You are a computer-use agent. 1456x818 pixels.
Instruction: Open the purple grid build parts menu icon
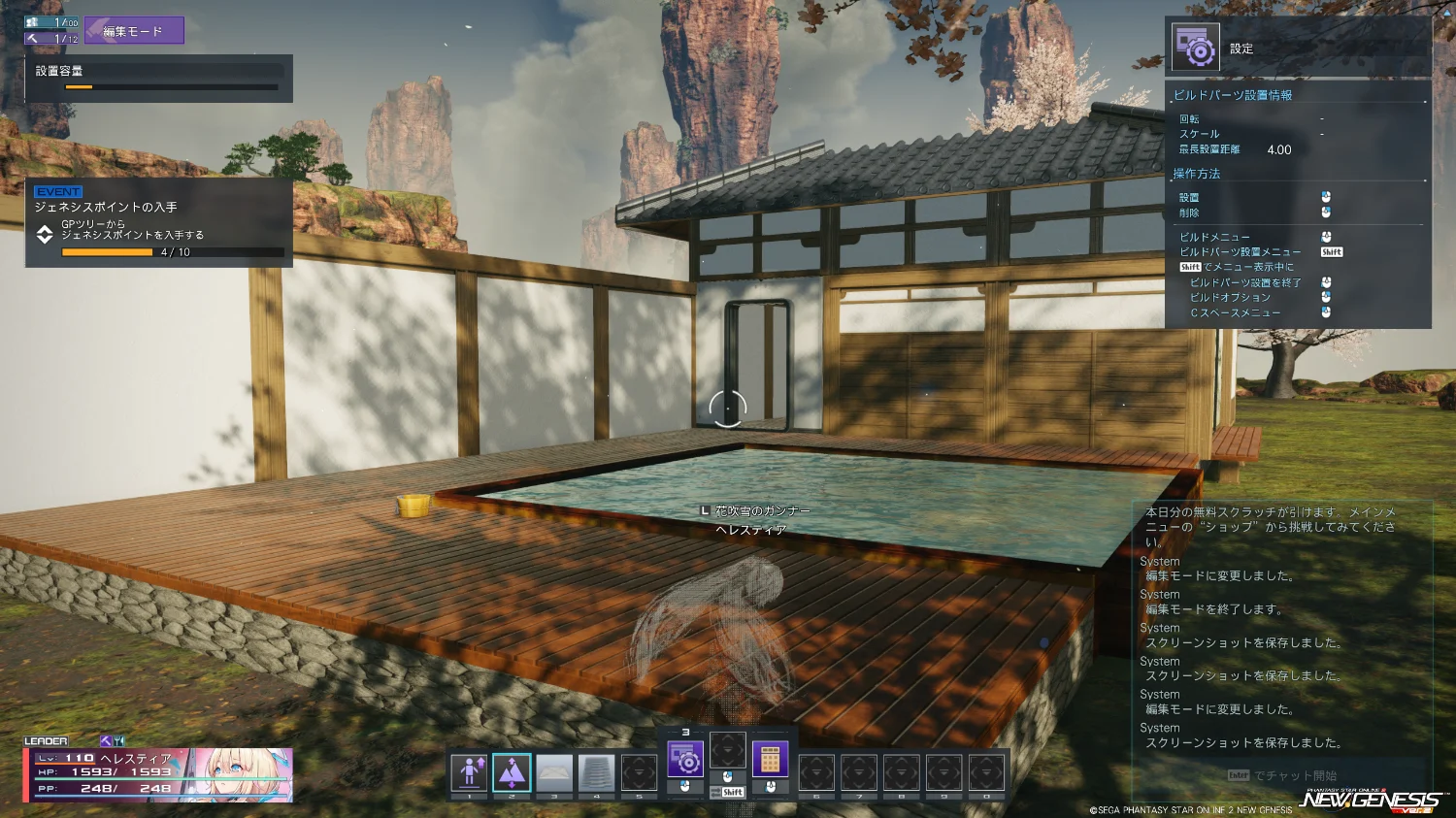tap(771, 759)
